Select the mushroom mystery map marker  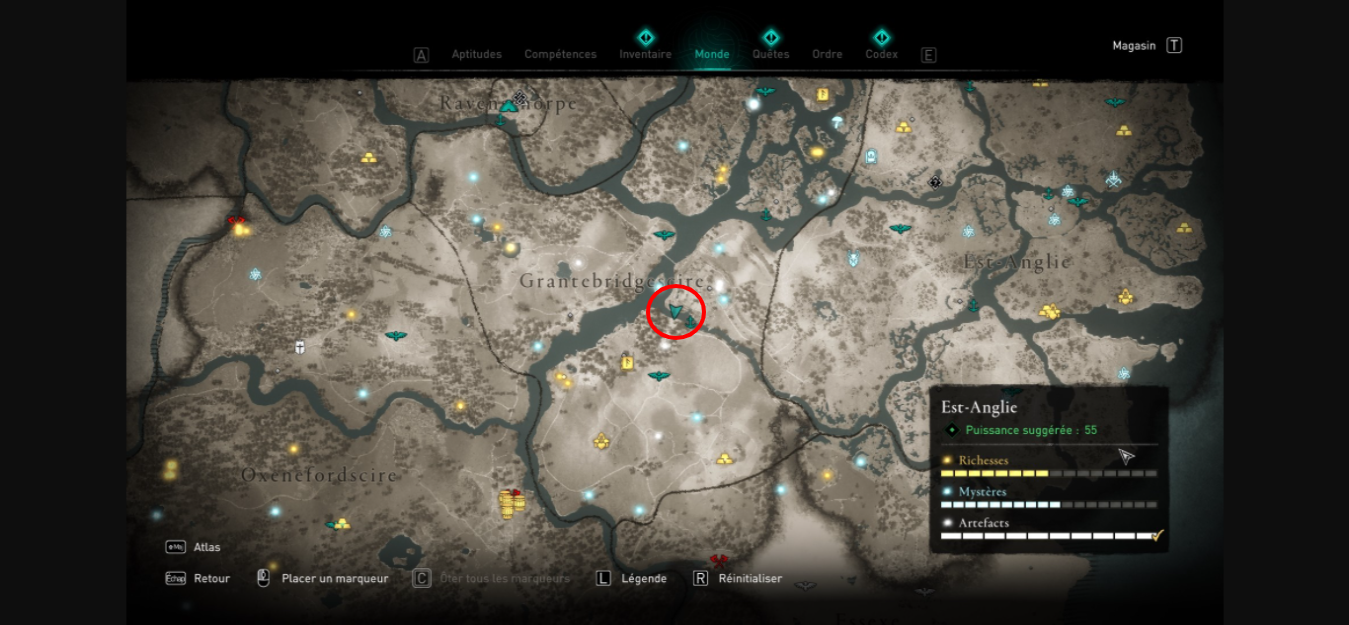(837, 122)
